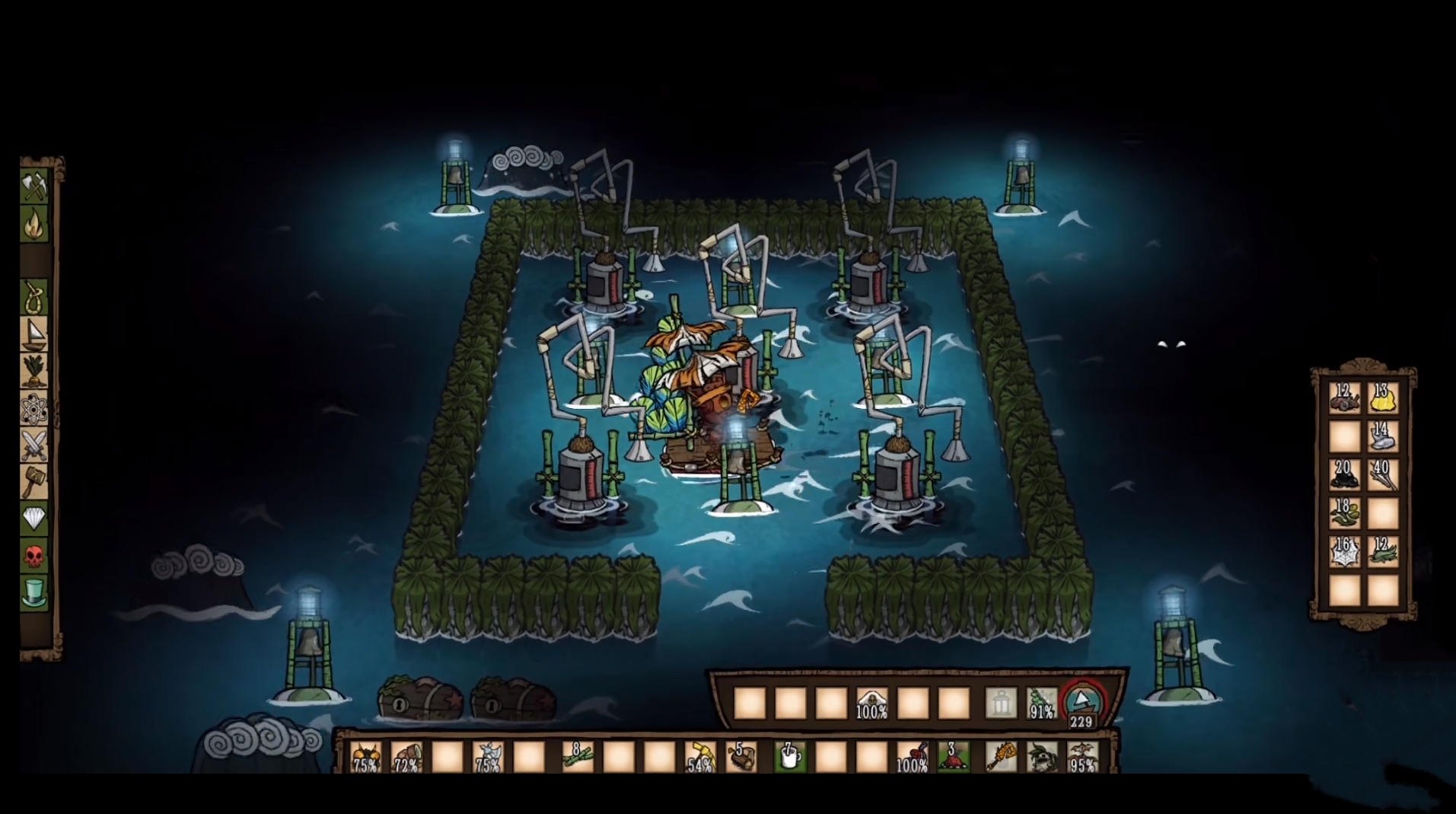Select the white coffee cup item
Image resolution: width=1456 pixels, height=814 pixels.
(x=789, y=757)
